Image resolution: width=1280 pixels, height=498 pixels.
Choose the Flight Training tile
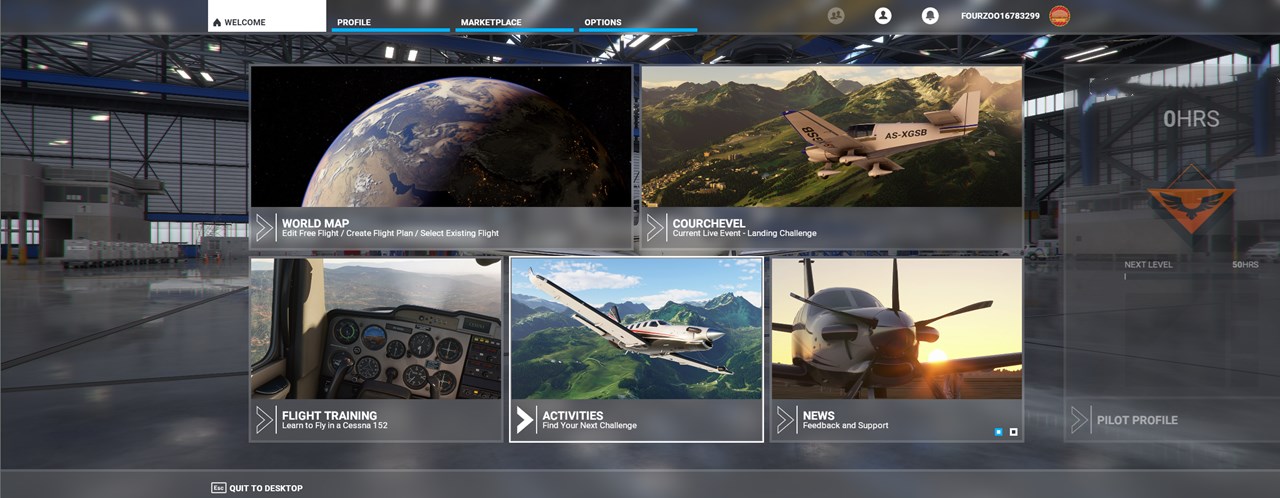click(x=375, y=348)
